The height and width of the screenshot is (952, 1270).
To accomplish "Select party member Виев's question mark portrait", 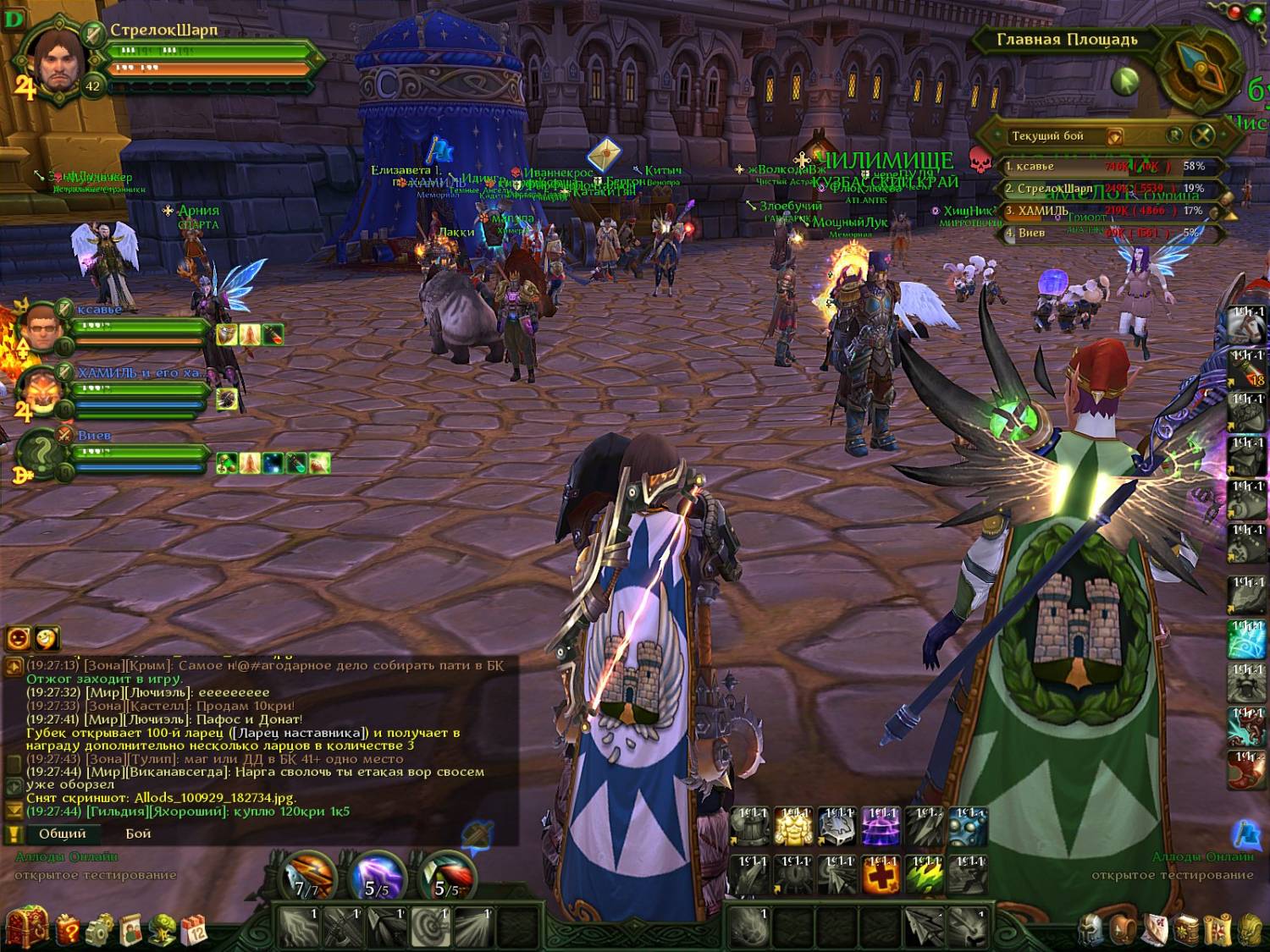I will point(40,454).
